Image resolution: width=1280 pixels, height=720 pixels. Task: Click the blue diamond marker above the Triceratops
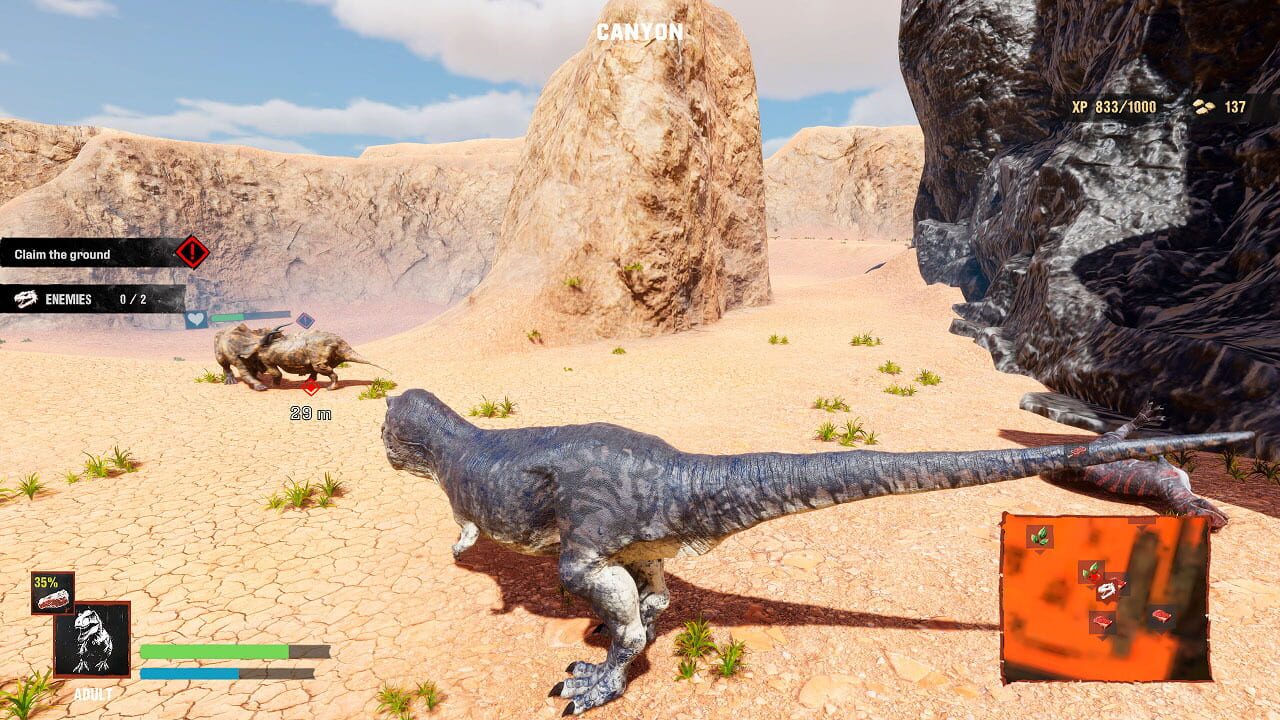point(305,321)
